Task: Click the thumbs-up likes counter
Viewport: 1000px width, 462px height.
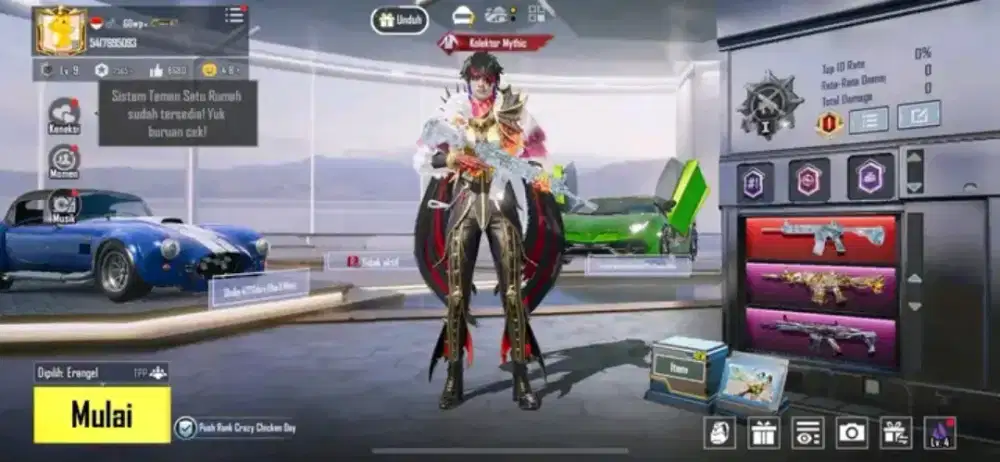Action: tap(168, 70)
